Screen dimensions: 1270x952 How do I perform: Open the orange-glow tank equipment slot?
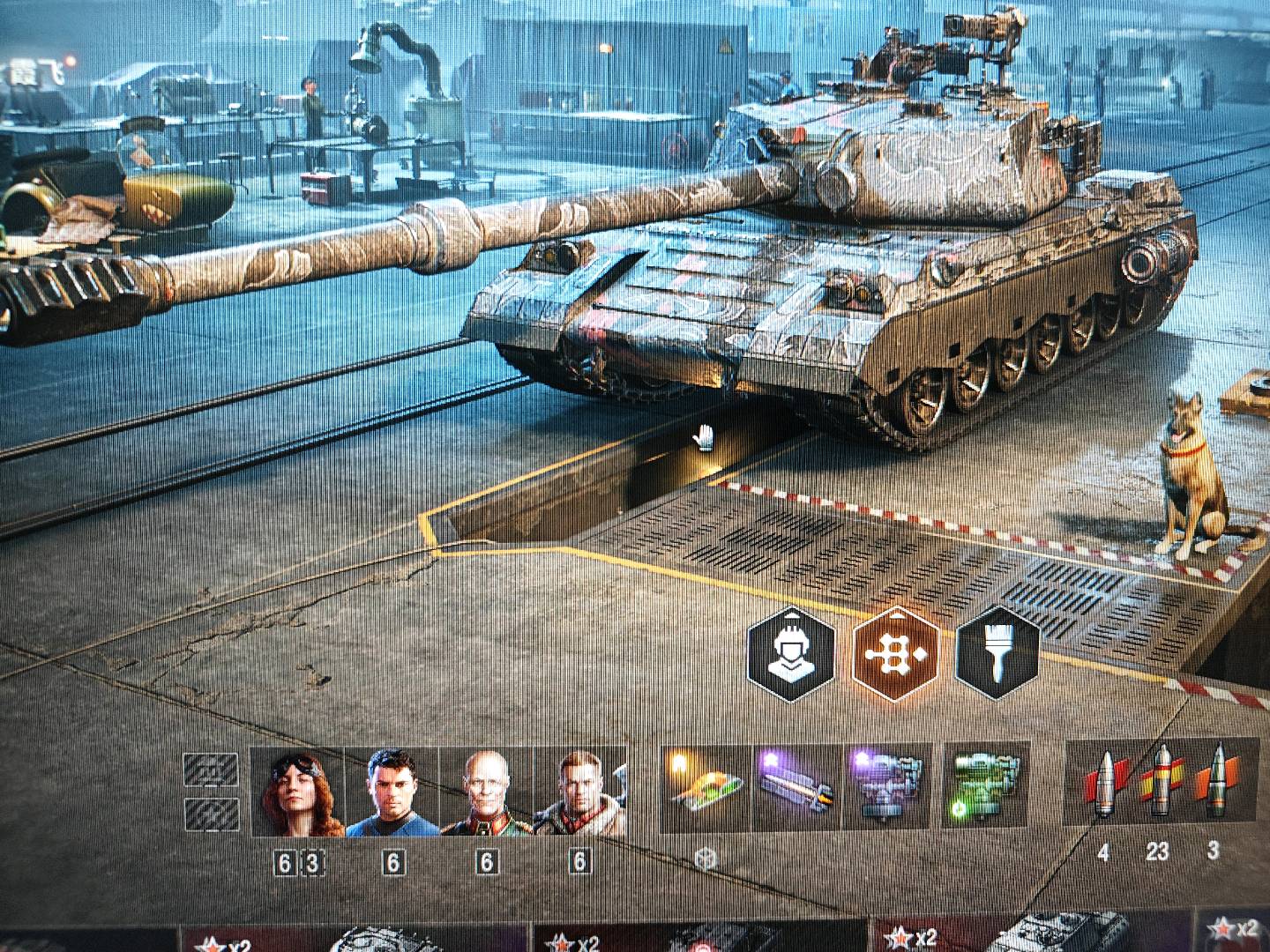[705, 787]
